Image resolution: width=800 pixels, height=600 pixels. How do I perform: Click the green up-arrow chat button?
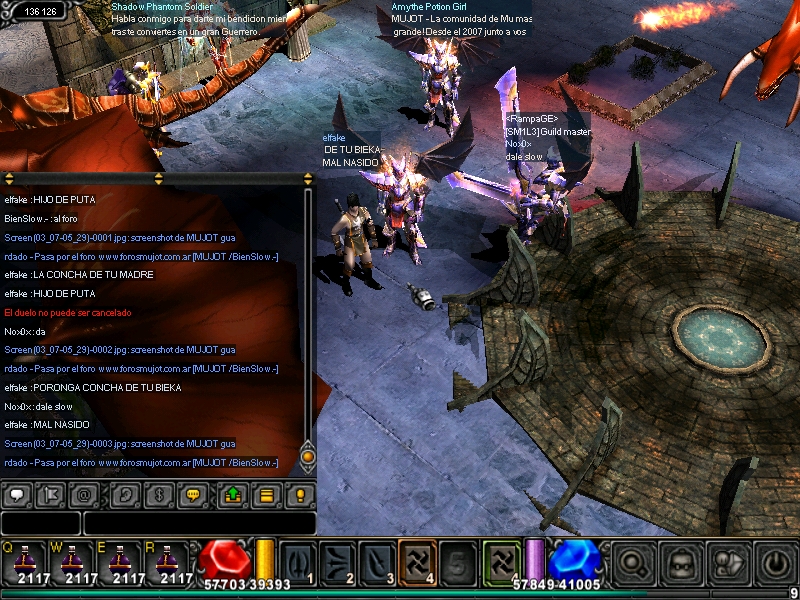[232, 494]
